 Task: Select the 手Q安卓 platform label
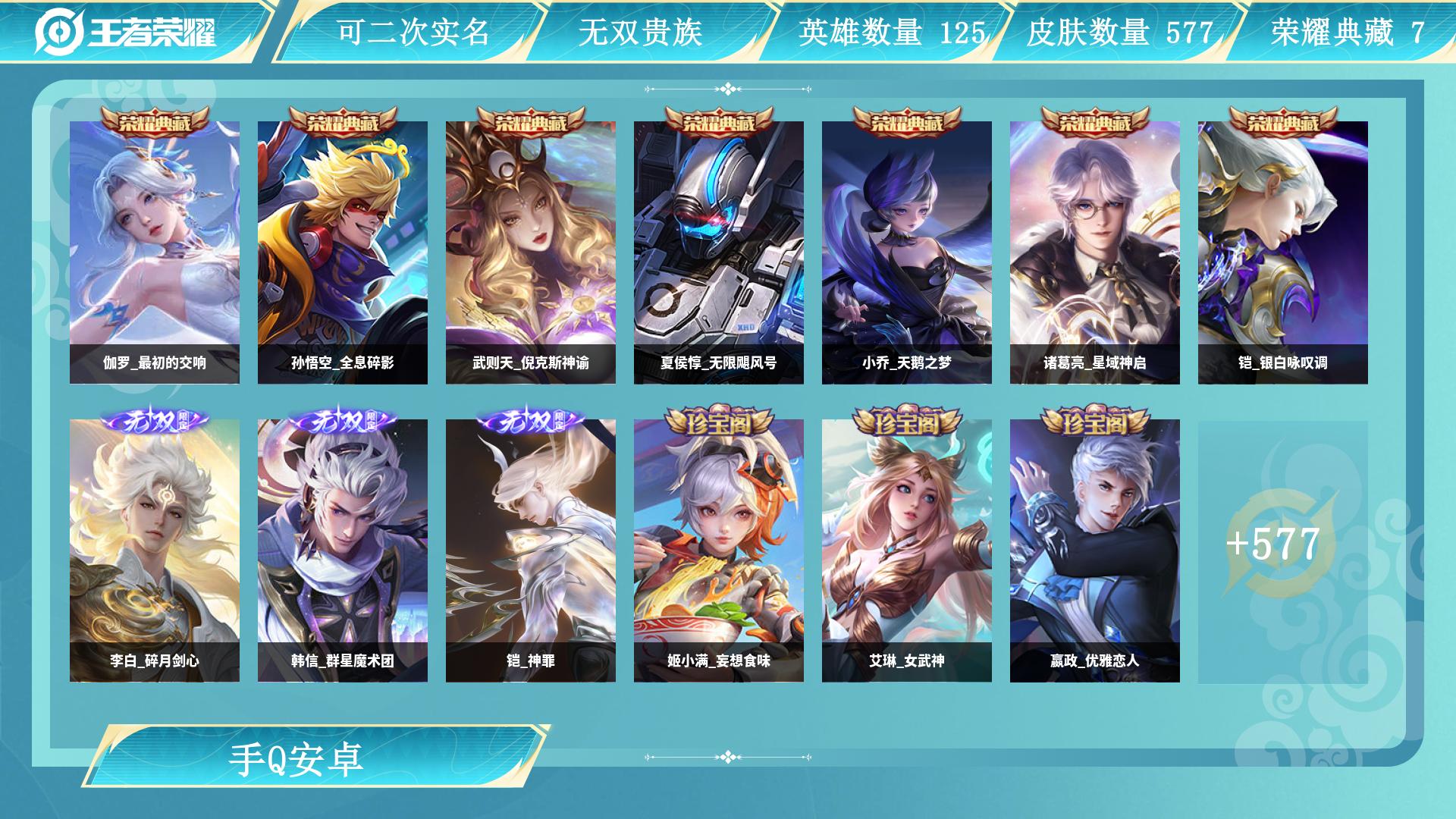[x=297, y=758]
